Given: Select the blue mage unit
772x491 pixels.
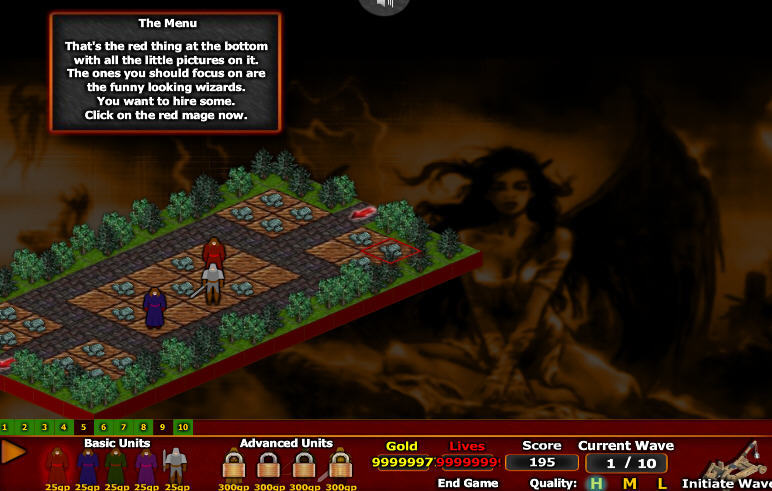Looking at the screenshot, I should tap(87, 465).
